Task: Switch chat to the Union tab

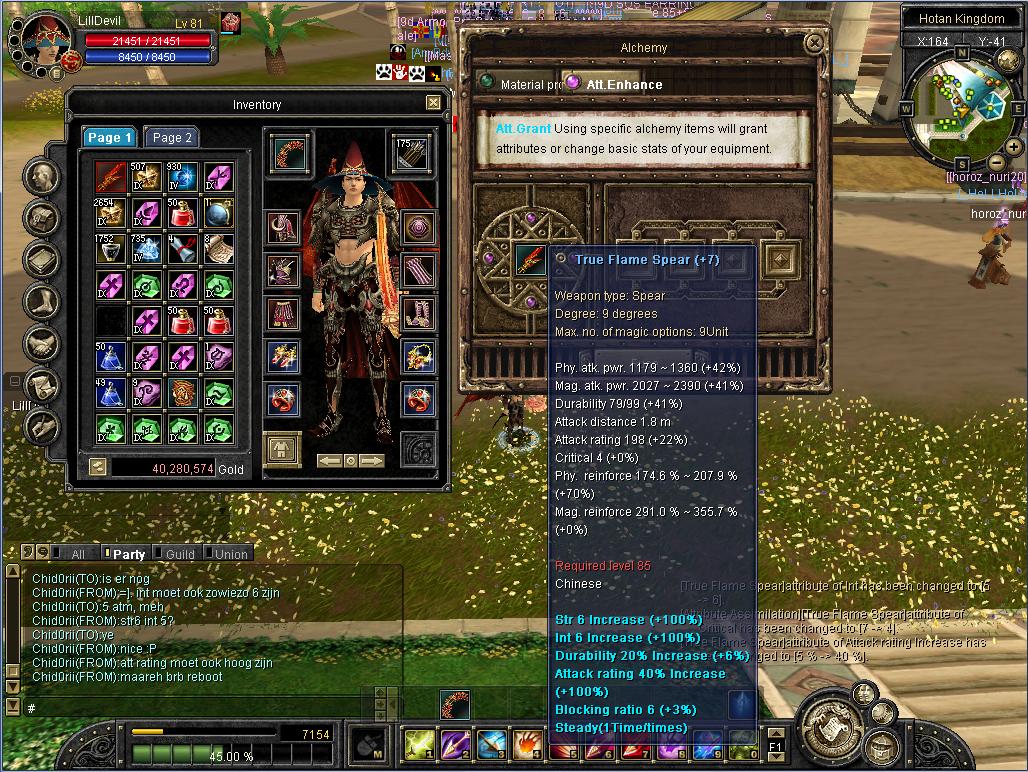Action: tap(230, 554)
